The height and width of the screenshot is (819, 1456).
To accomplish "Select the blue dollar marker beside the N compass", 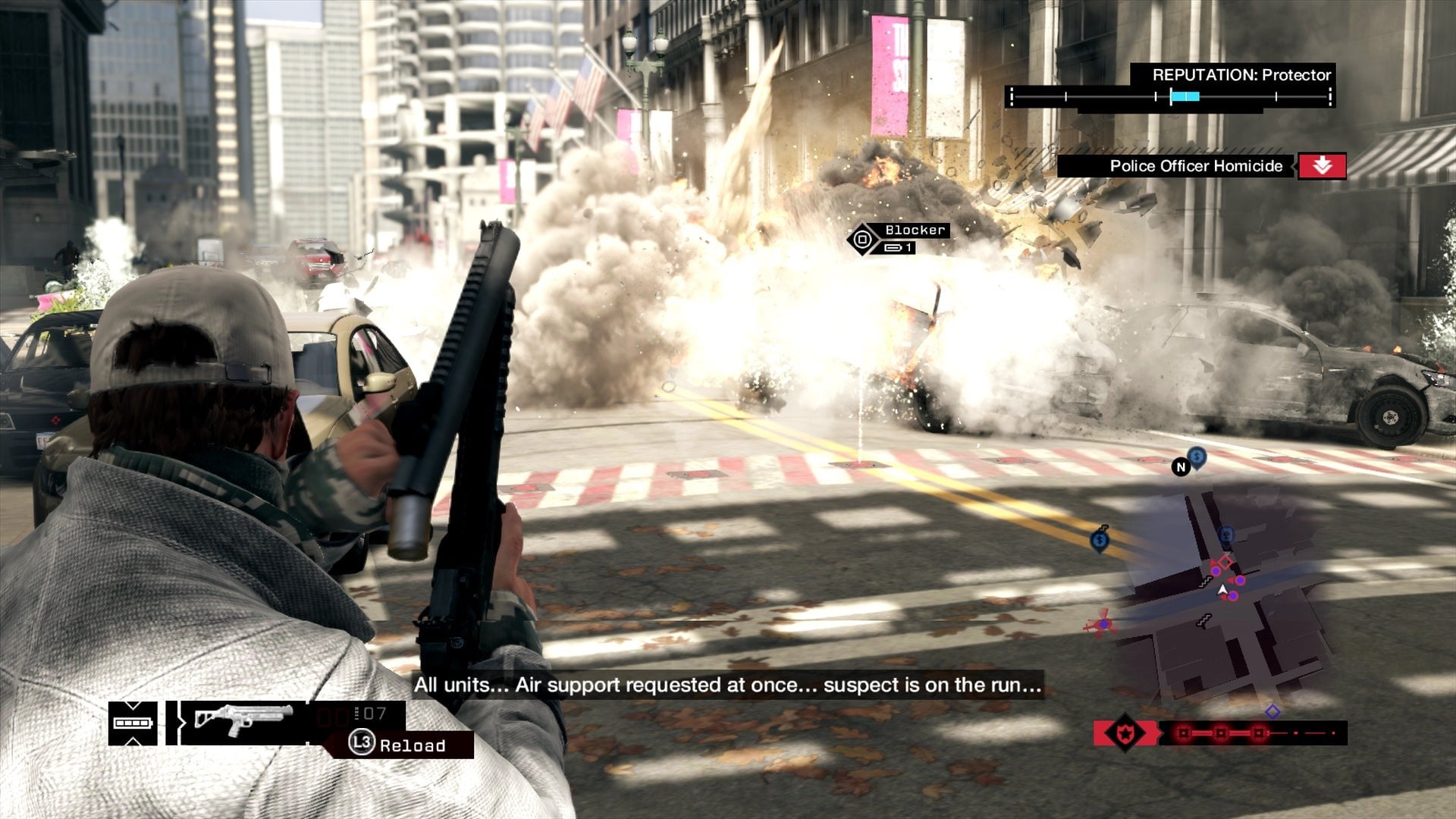I will [1197, 457].
